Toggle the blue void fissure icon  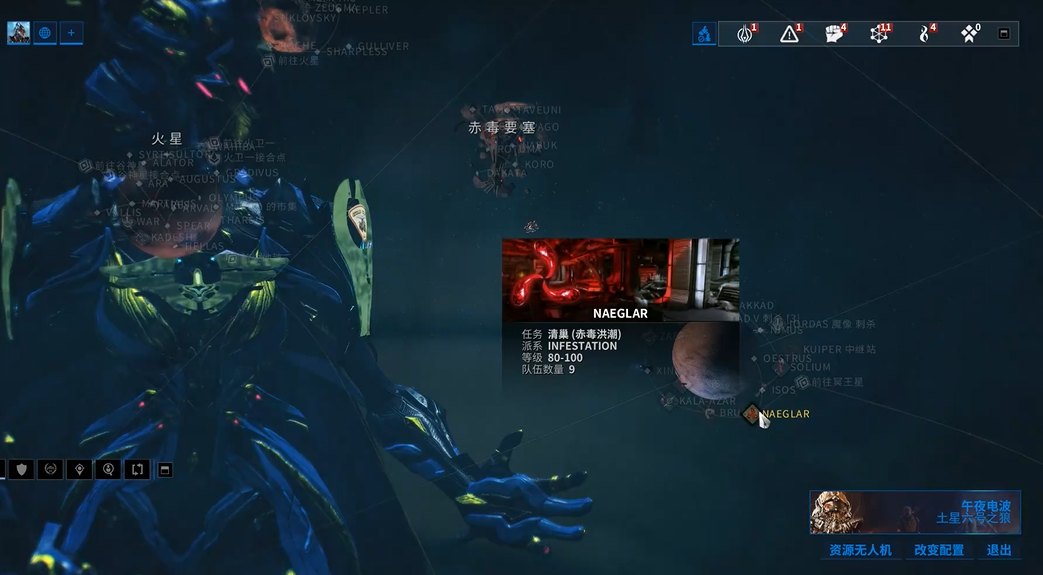pos(704,34)
